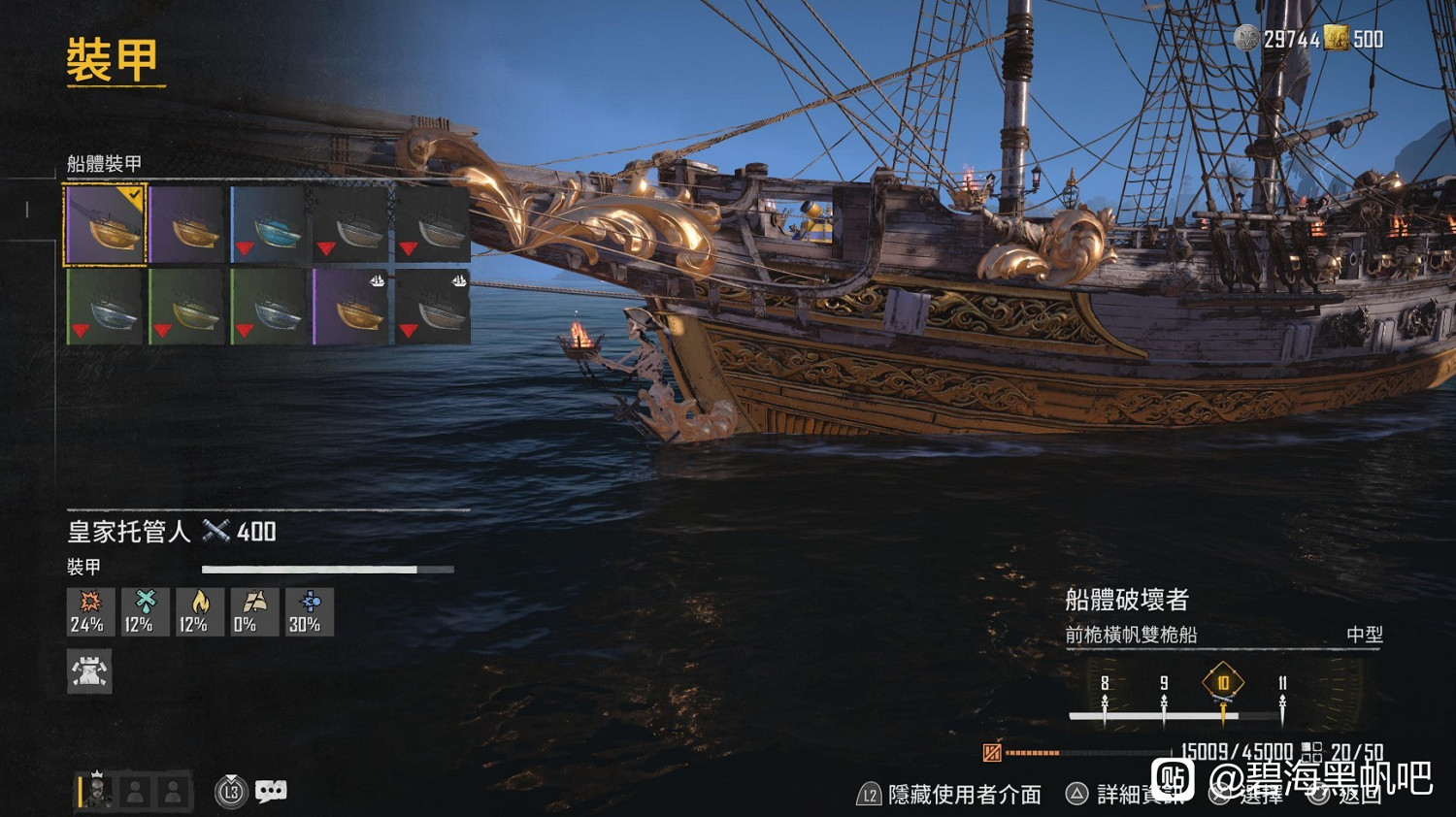Select the equipped armor with the checkmark

[x=105, y=225]
